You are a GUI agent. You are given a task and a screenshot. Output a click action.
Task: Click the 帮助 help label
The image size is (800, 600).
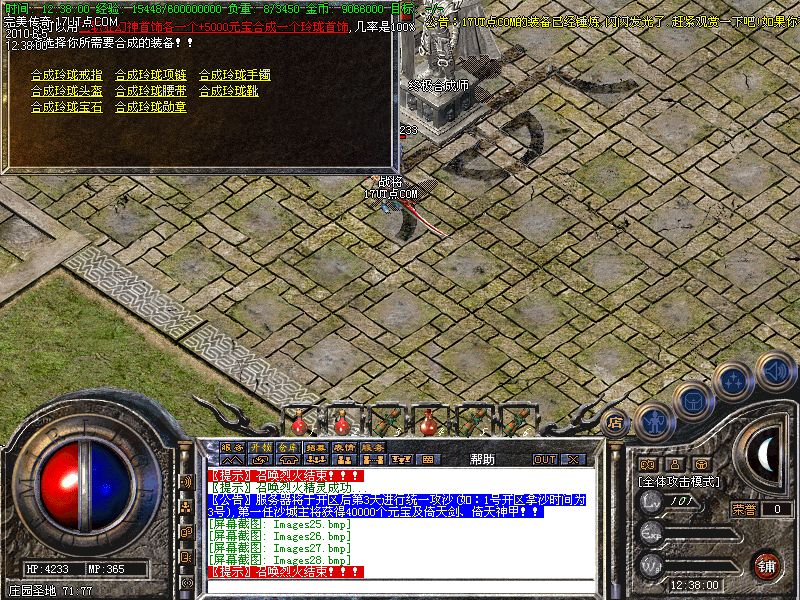click(x=482, y=459)
